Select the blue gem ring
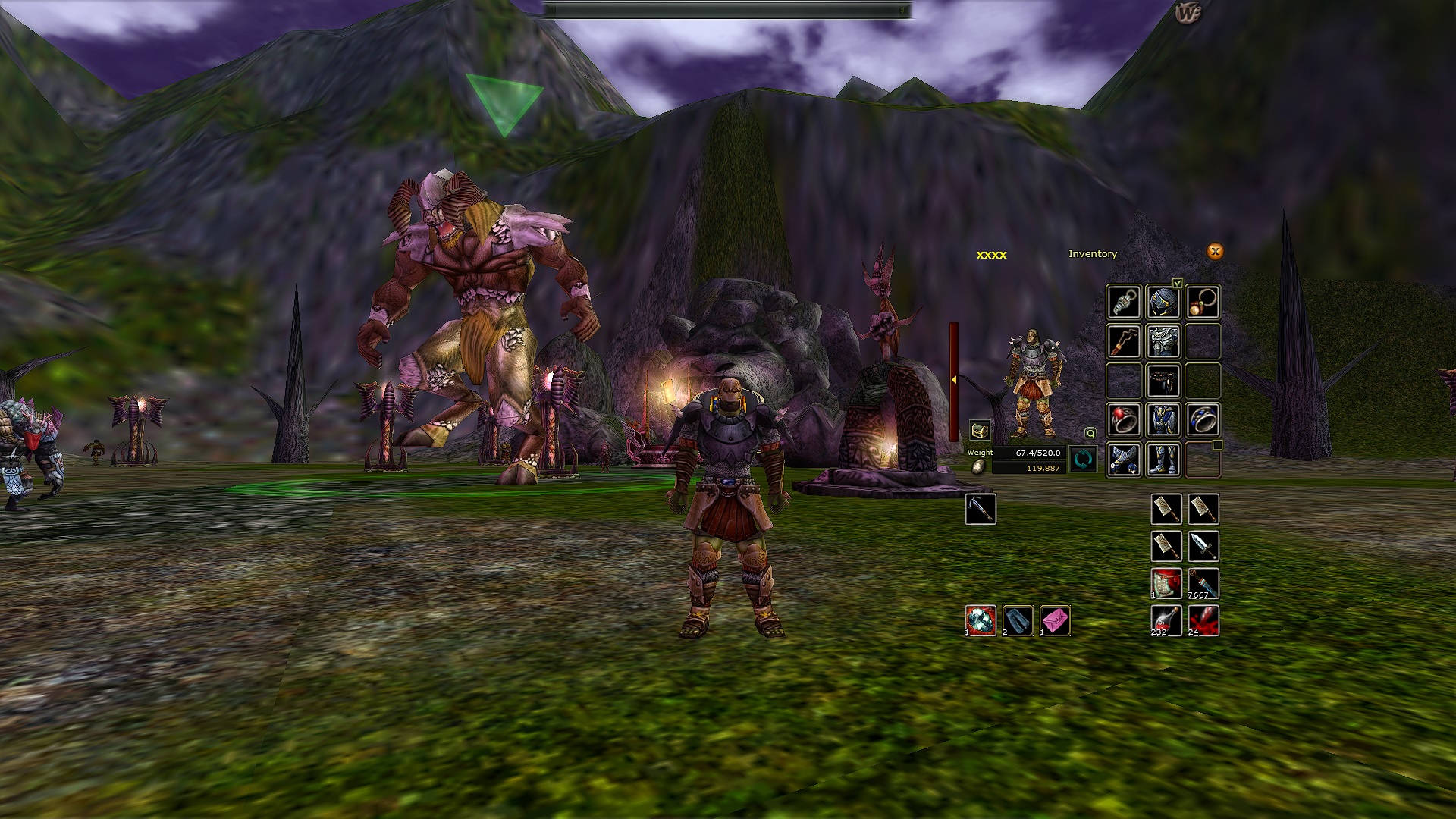 (1203, 420)
